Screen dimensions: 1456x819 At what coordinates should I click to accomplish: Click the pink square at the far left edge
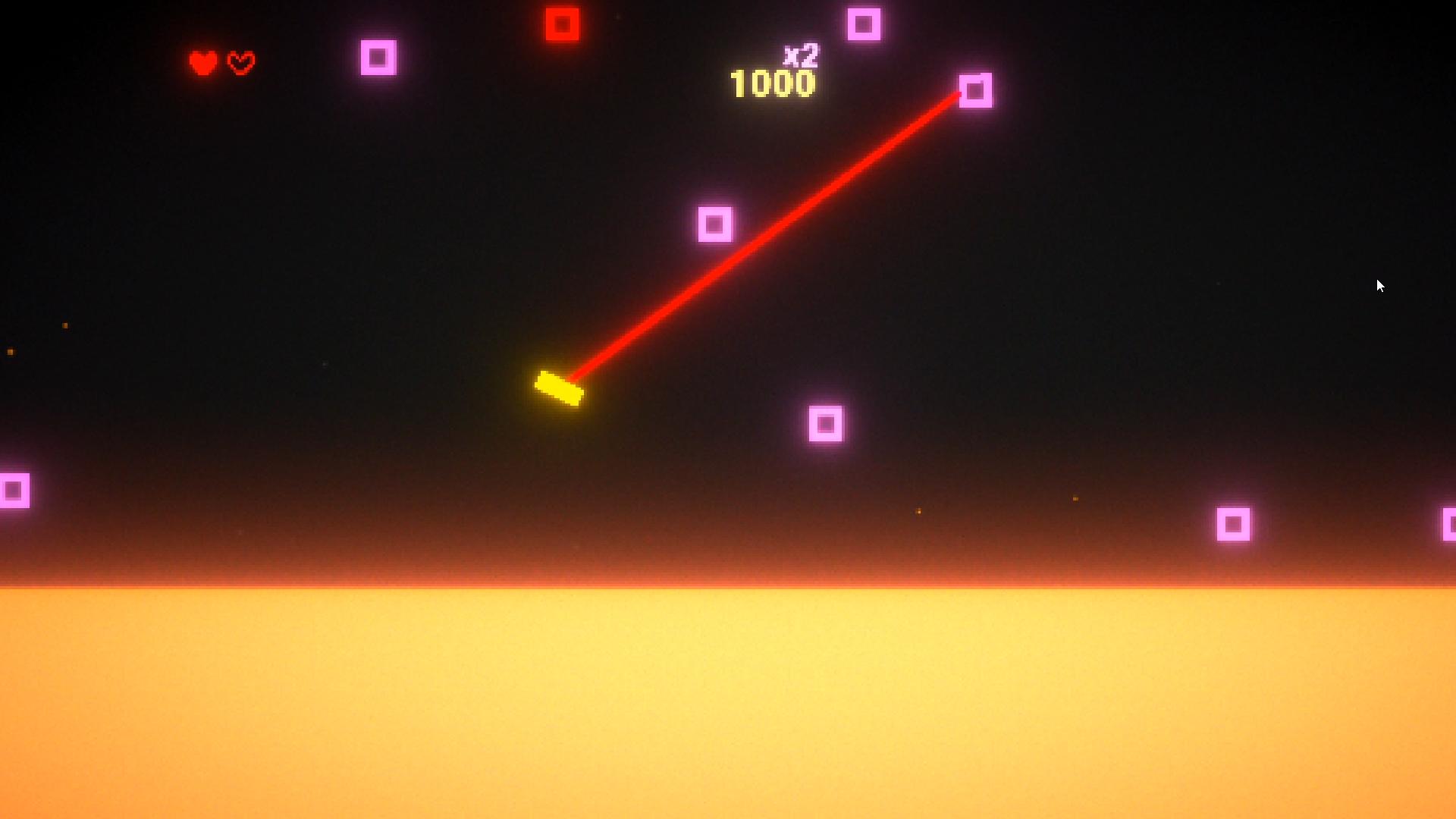(x=14, y=491)
